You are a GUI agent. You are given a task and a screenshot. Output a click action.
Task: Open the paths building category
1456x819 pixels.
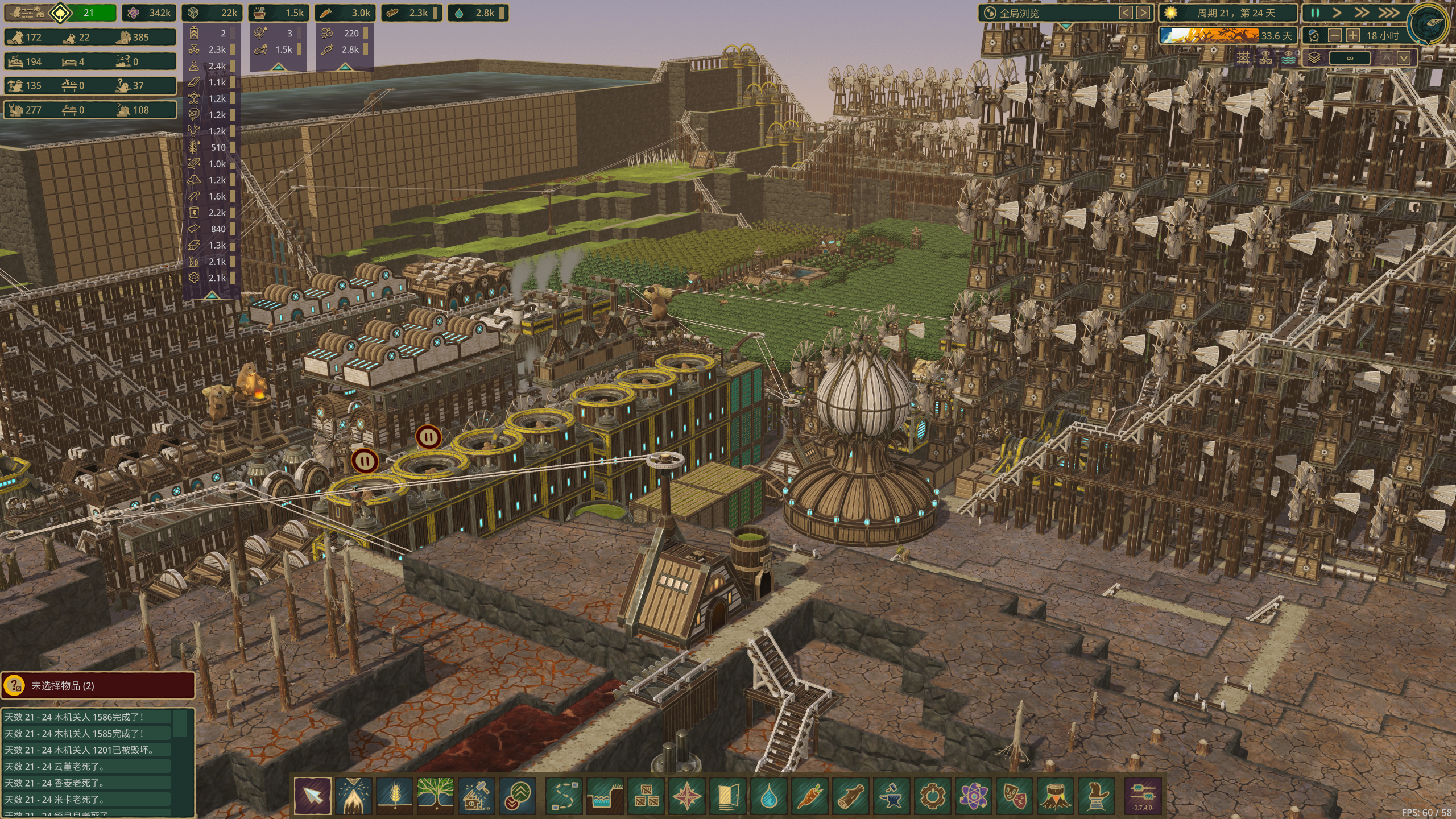coord(564,795)
